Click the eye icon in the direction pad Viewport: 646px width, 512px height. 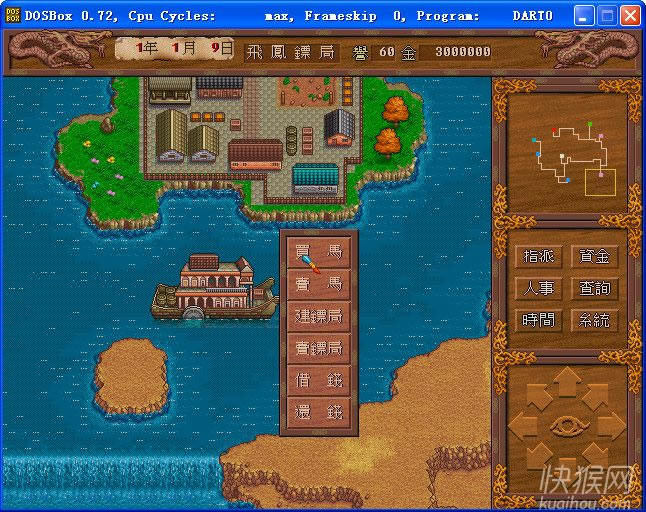tap(567, 425)
